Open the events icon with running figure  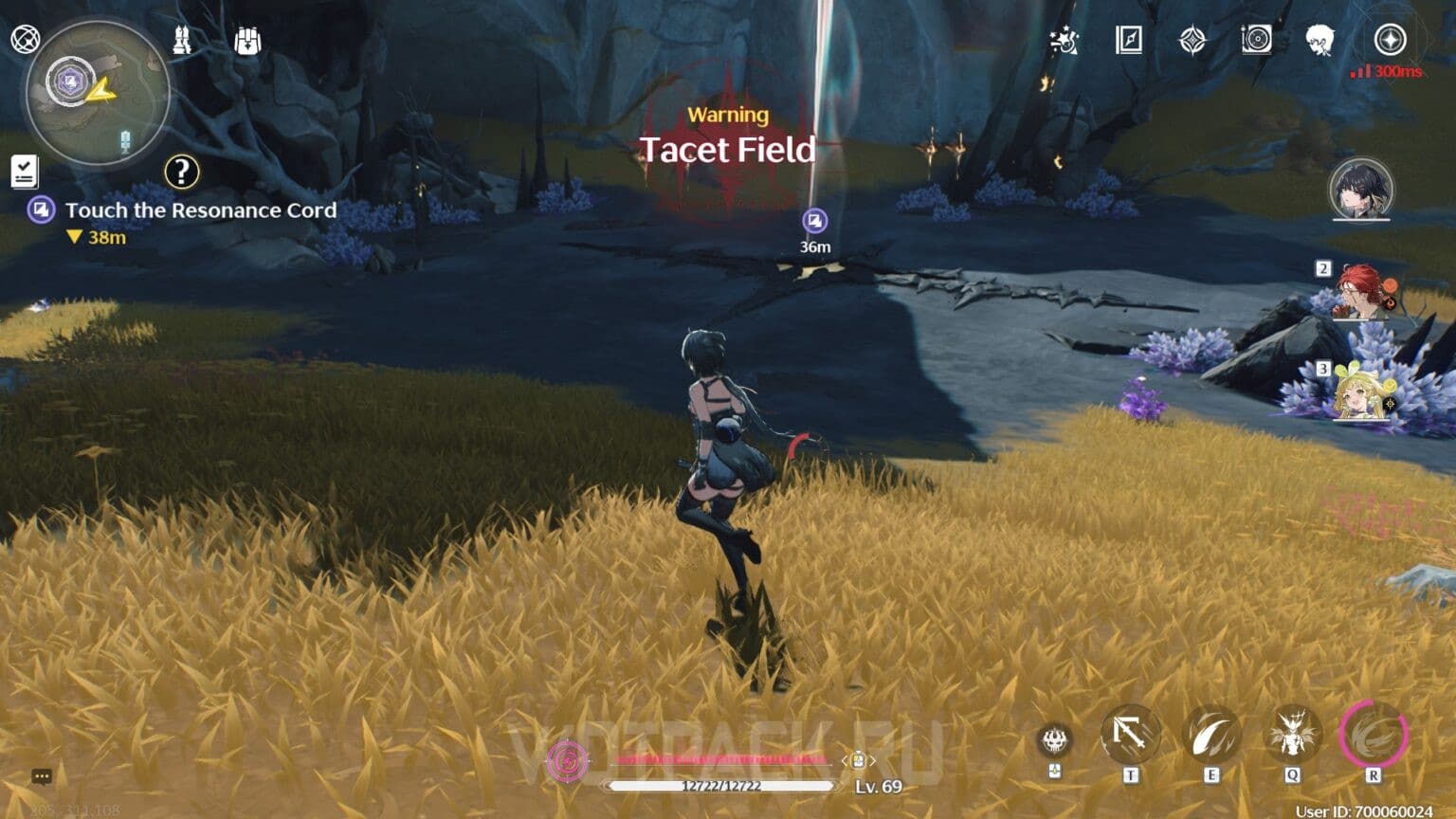(x=1064, y=41)
